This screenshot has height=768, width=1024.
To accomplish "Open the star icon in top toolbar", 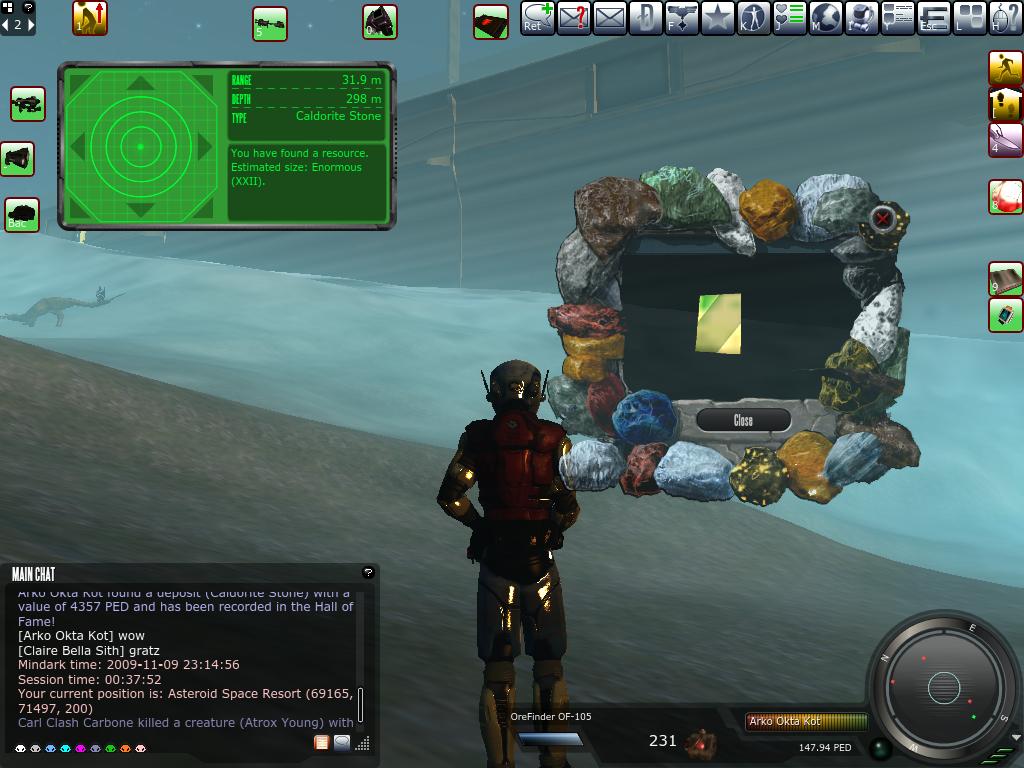I will 717,18.
